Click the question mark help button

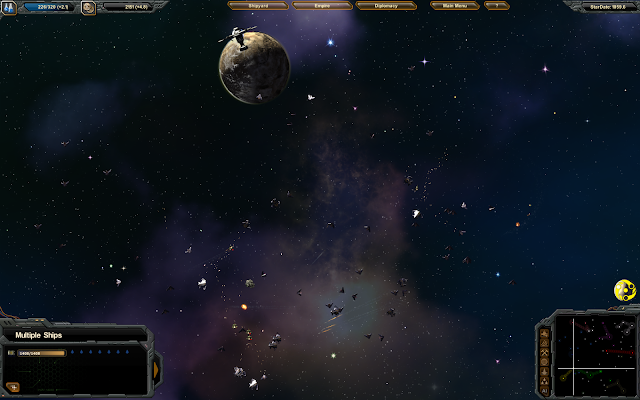point(496,6)
